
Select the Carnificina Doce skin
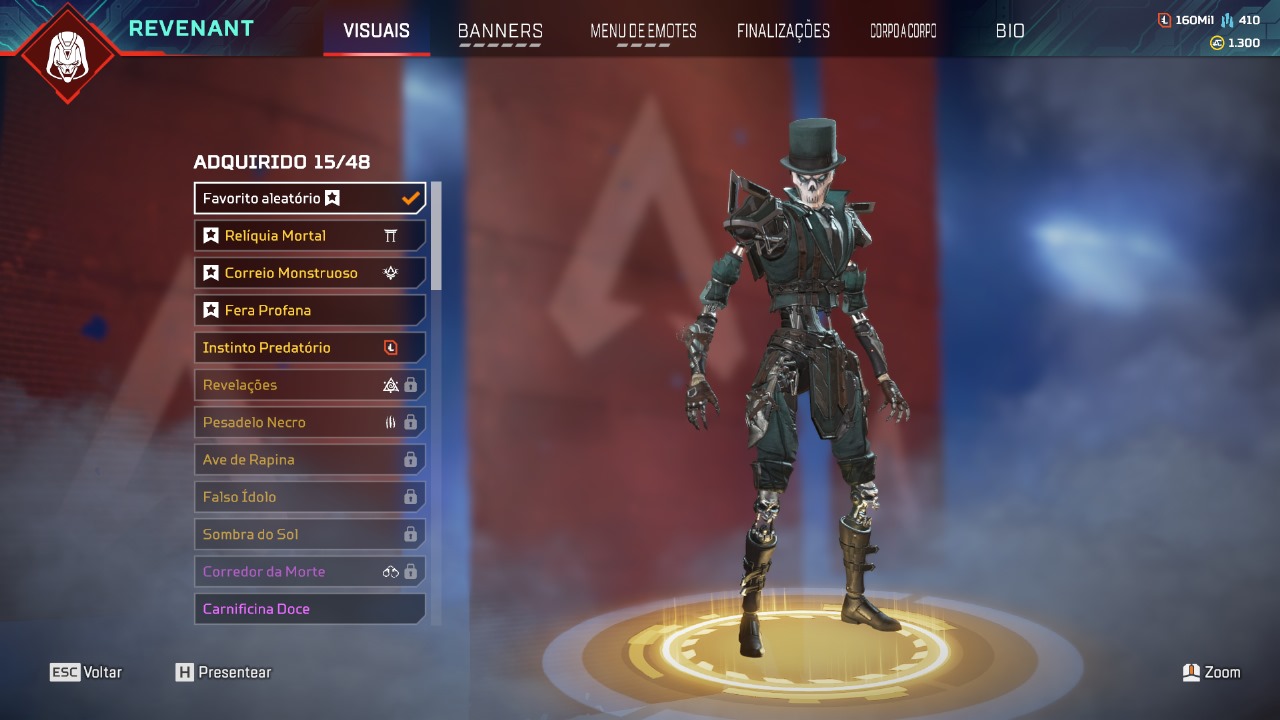309,609
